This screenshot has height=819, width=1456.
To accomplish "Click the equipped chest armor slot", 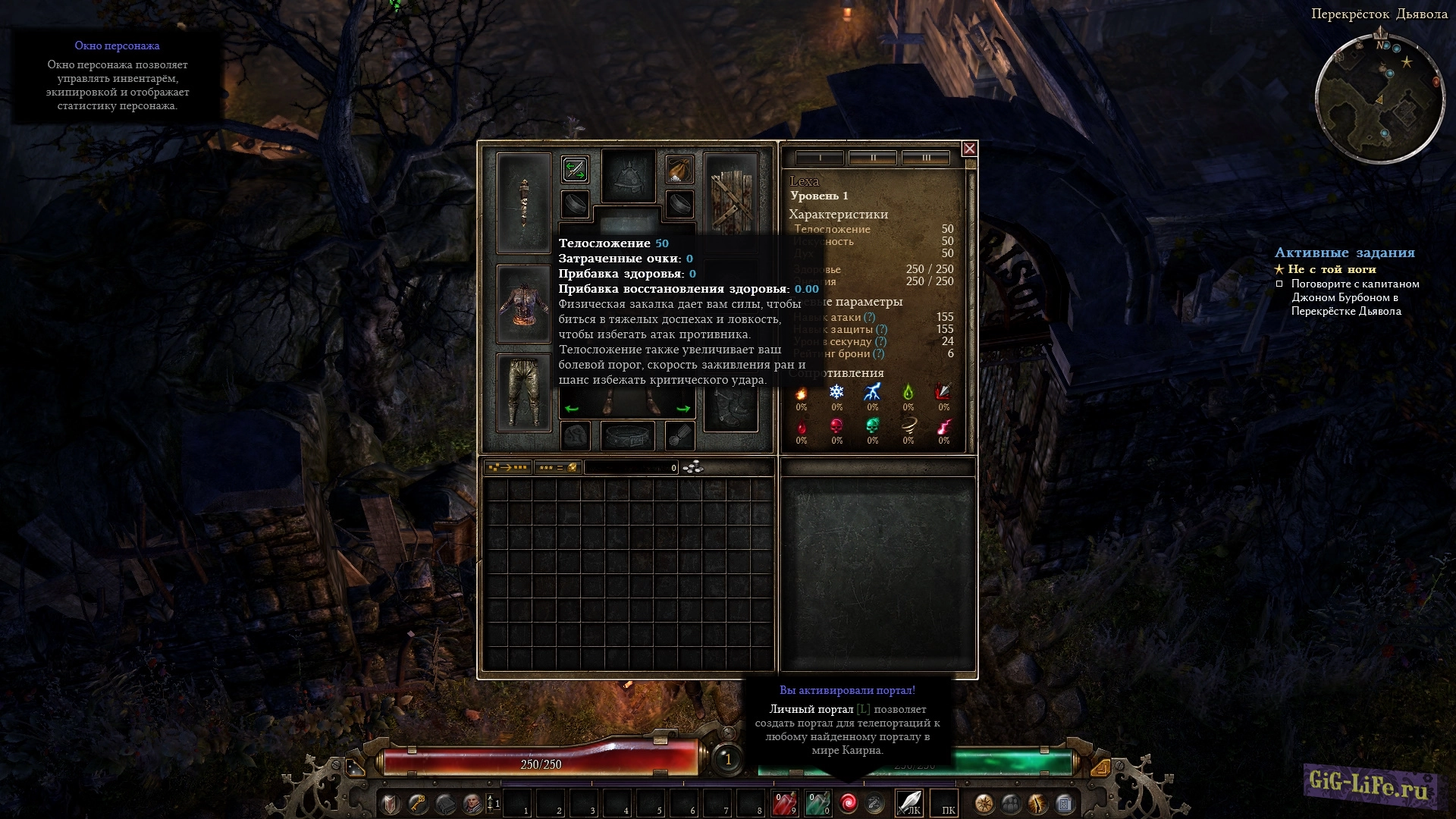I will [x=523, y=303].
